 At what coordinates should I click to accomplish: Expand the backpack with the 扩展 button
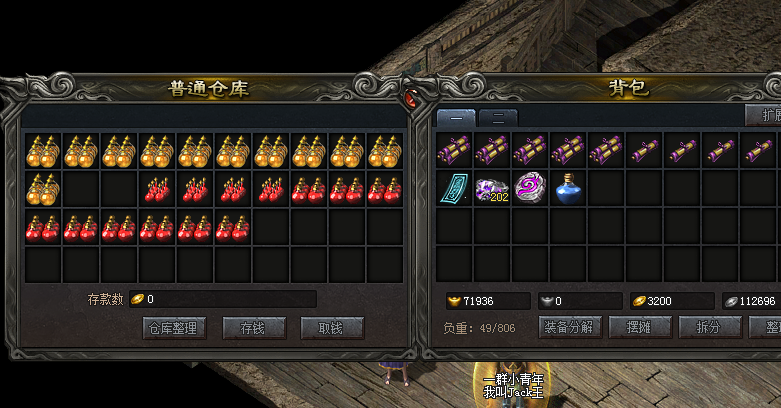click(765, 114)
